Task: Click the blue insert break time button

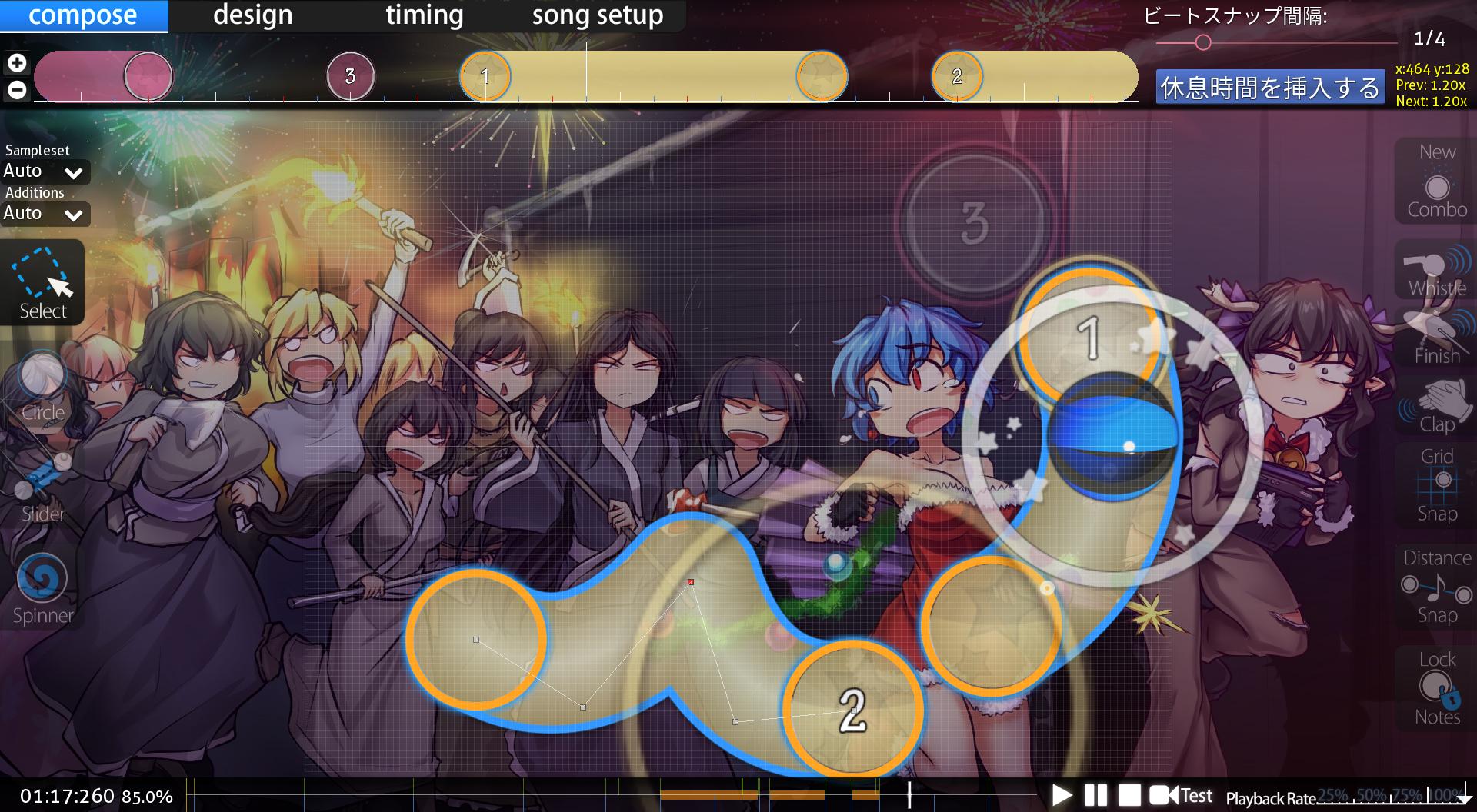Action: [1269, 88]
